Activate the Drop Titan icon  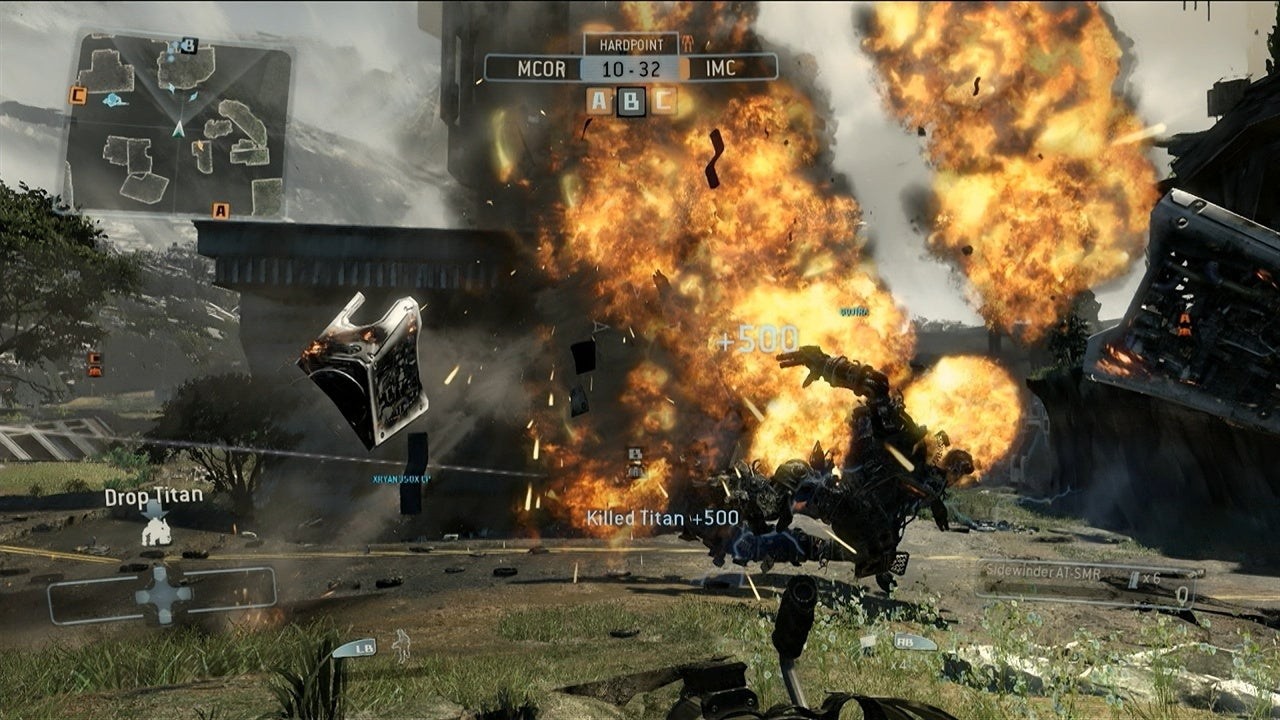coord(155,527)
